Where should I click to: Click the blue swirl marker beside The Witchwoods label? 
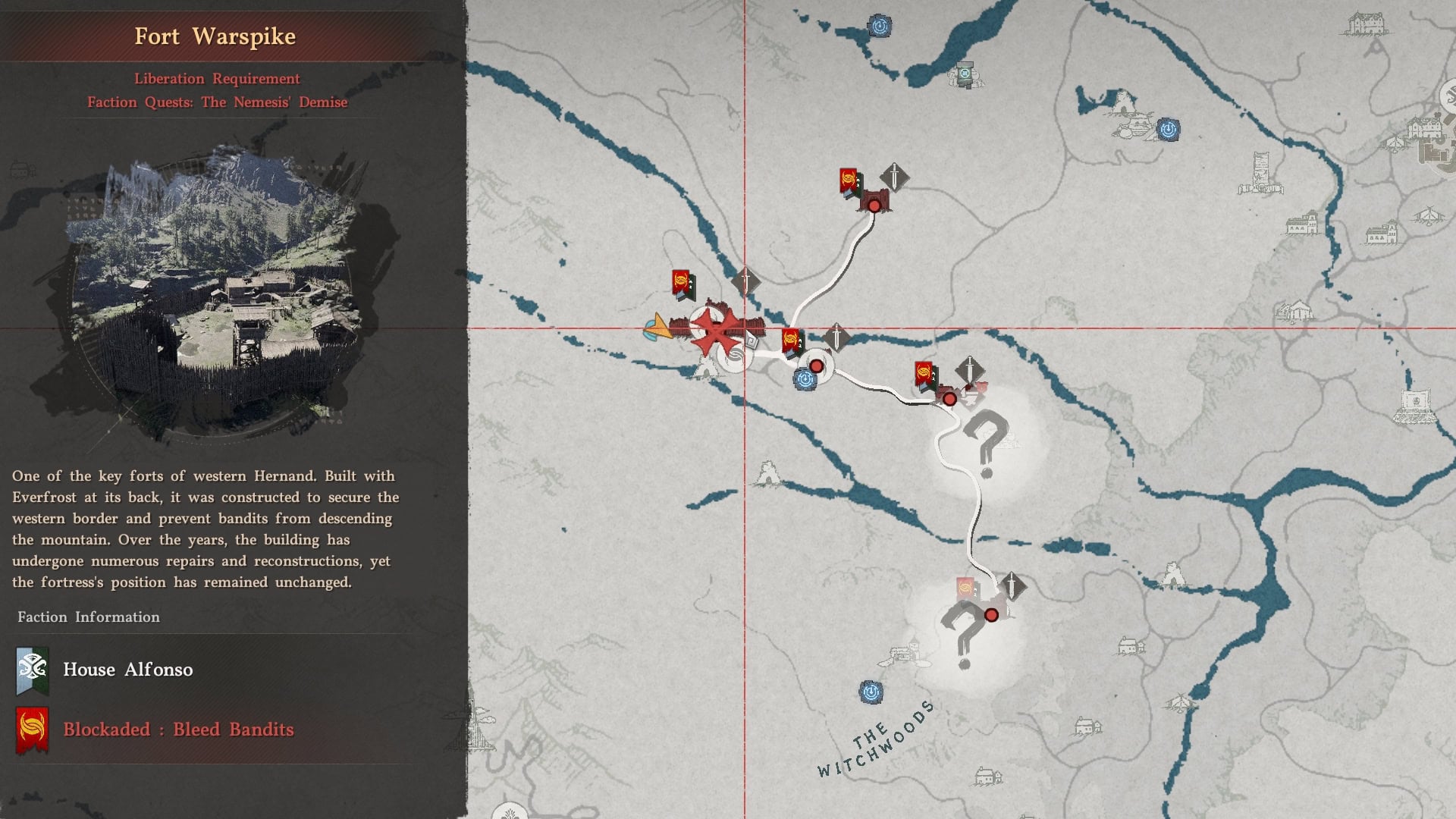(871, 692)
